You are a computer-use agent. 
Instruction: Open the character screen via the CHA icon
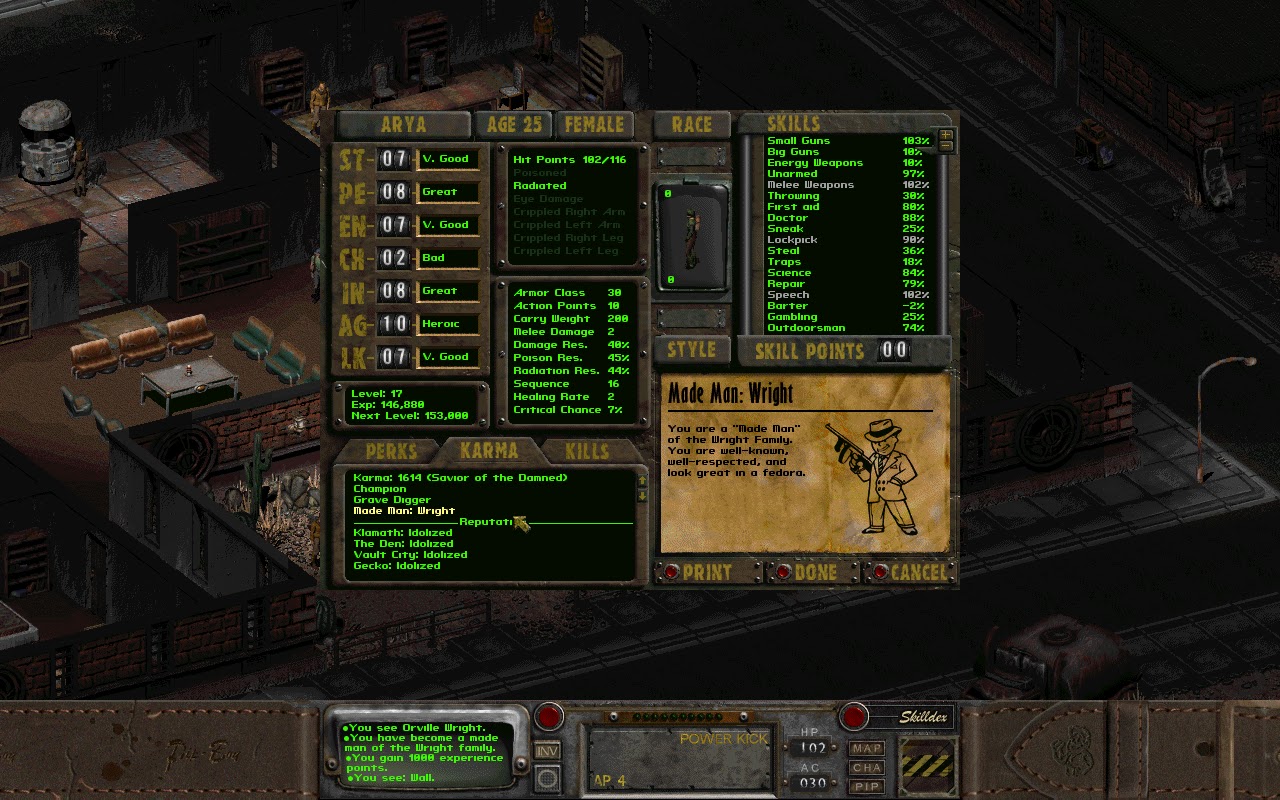866,768
